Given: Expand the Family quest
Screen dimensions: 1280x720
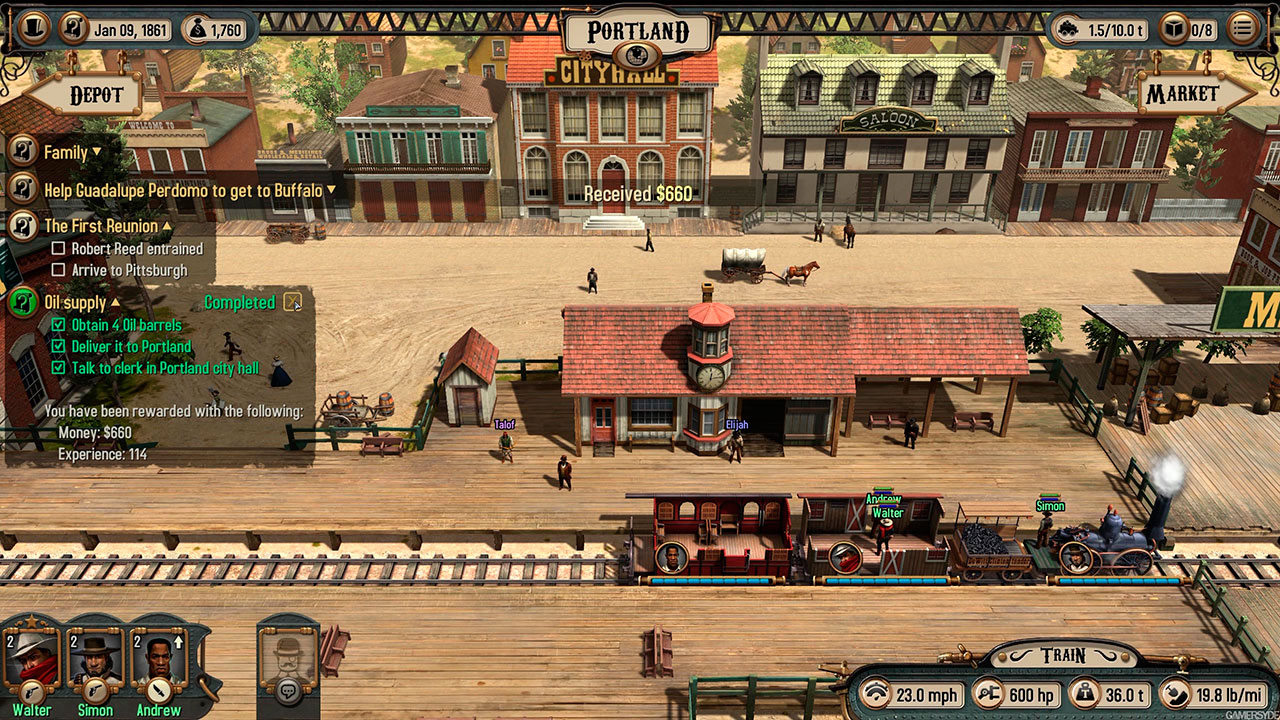Looking at the screenshot, I should pos(97,153).
